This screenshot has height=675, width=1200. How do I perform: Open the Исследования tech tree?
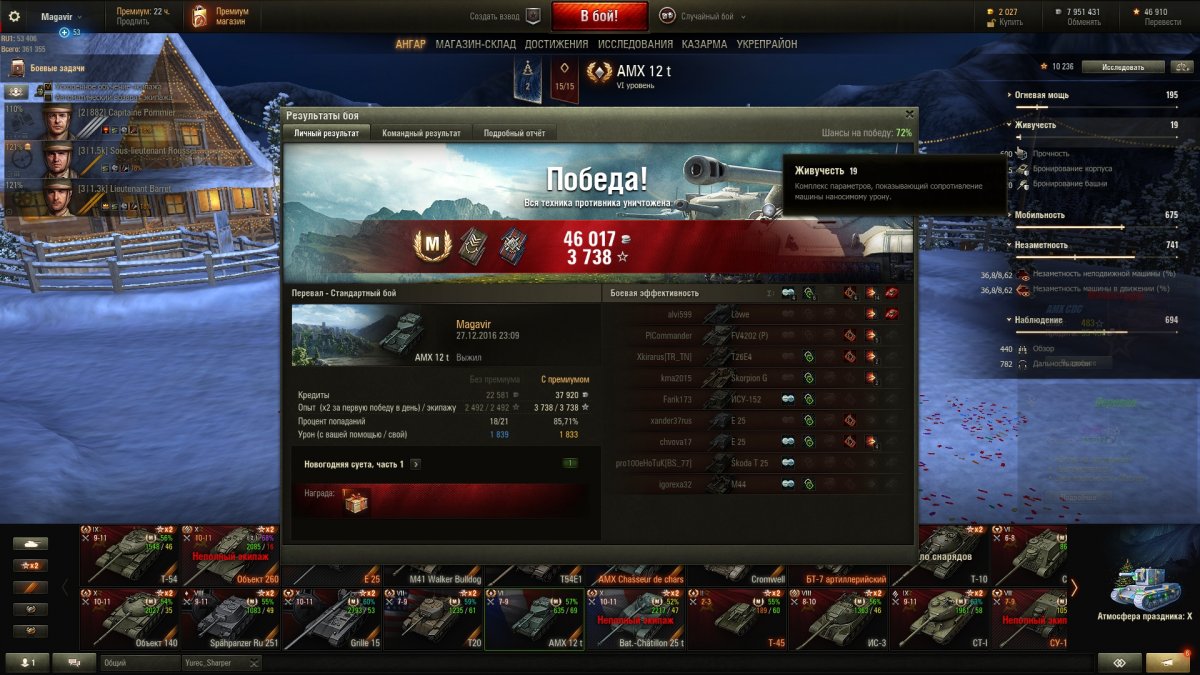(635, 44)
